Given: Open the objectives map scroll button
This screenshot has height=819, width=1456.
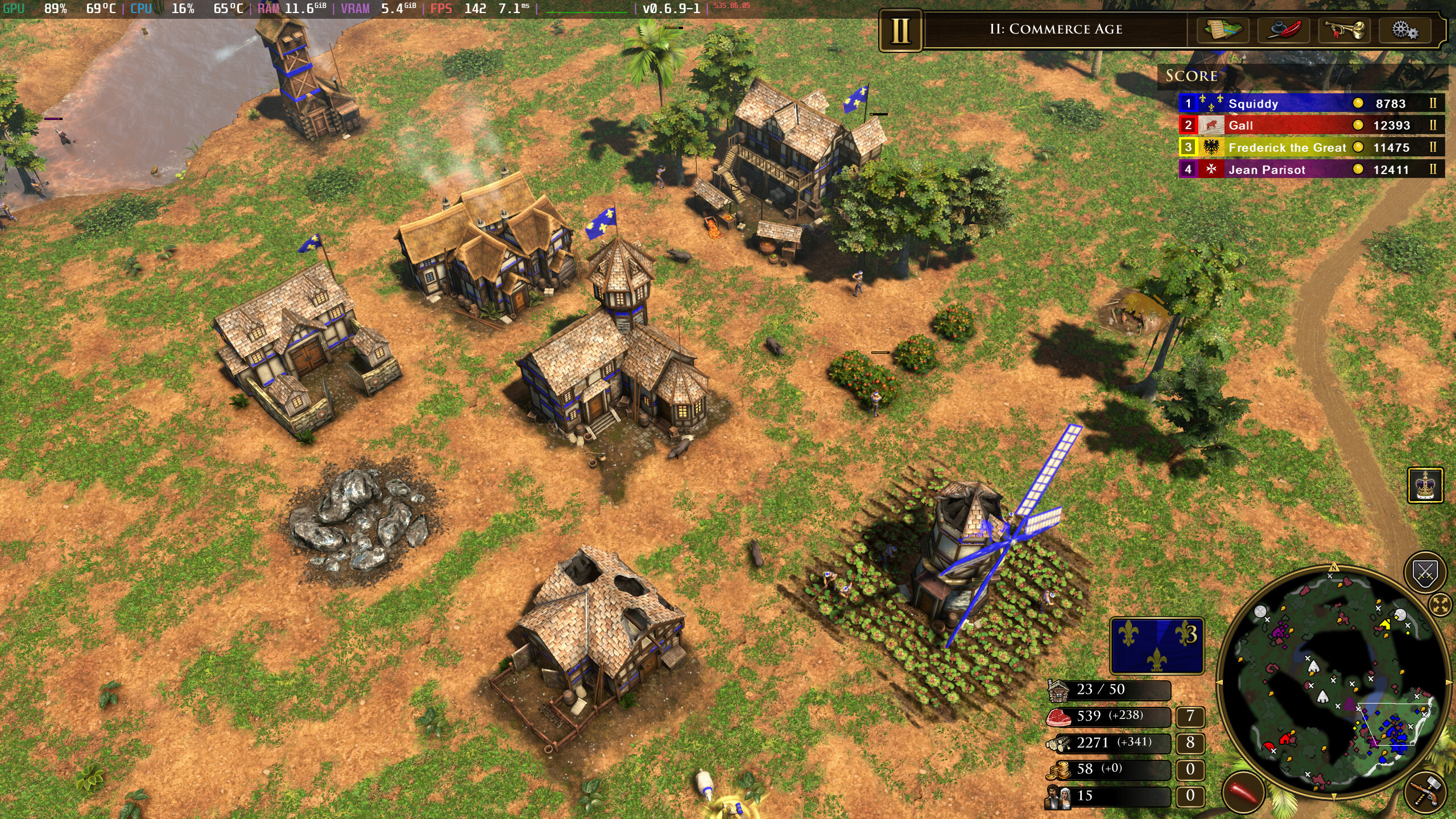Looking at the screenshot, I should coord(1222,30).
